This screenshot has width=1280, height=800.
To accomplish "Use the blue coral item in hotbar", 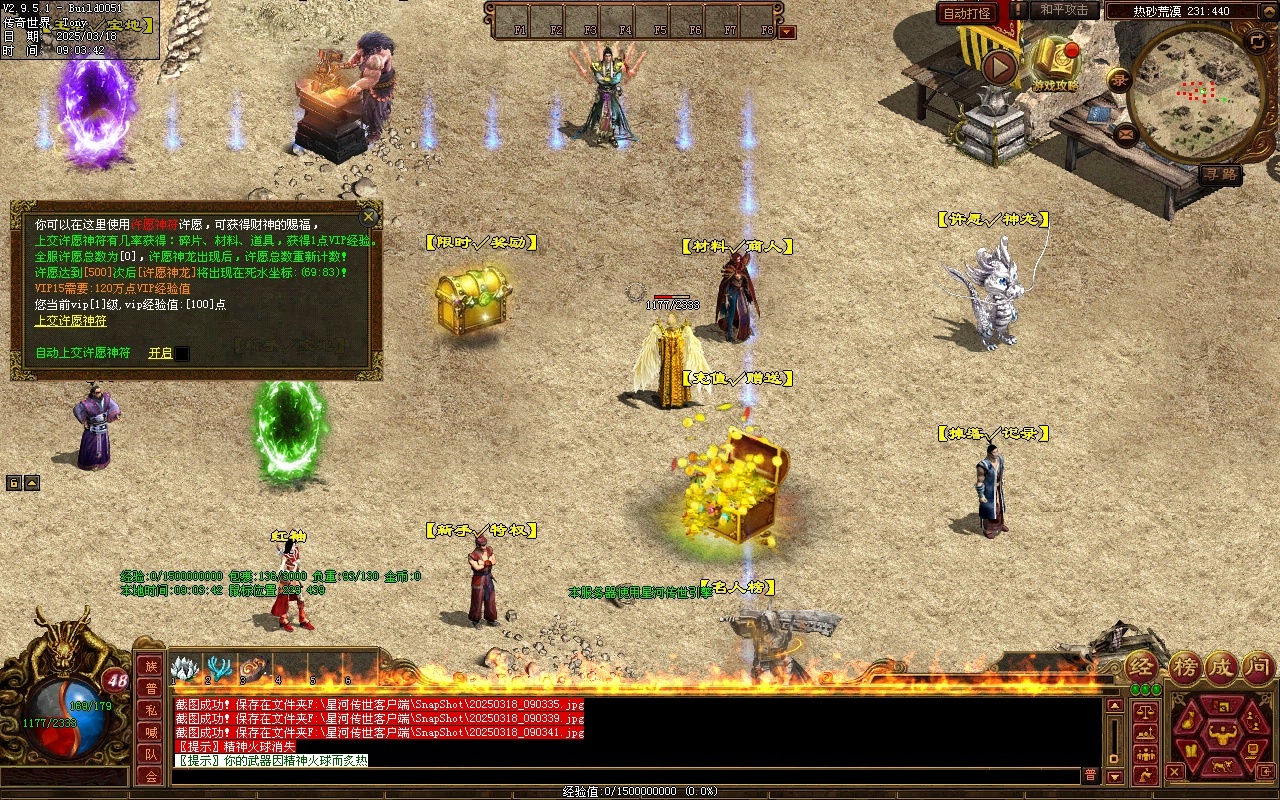I will click(x=218, y=668).
